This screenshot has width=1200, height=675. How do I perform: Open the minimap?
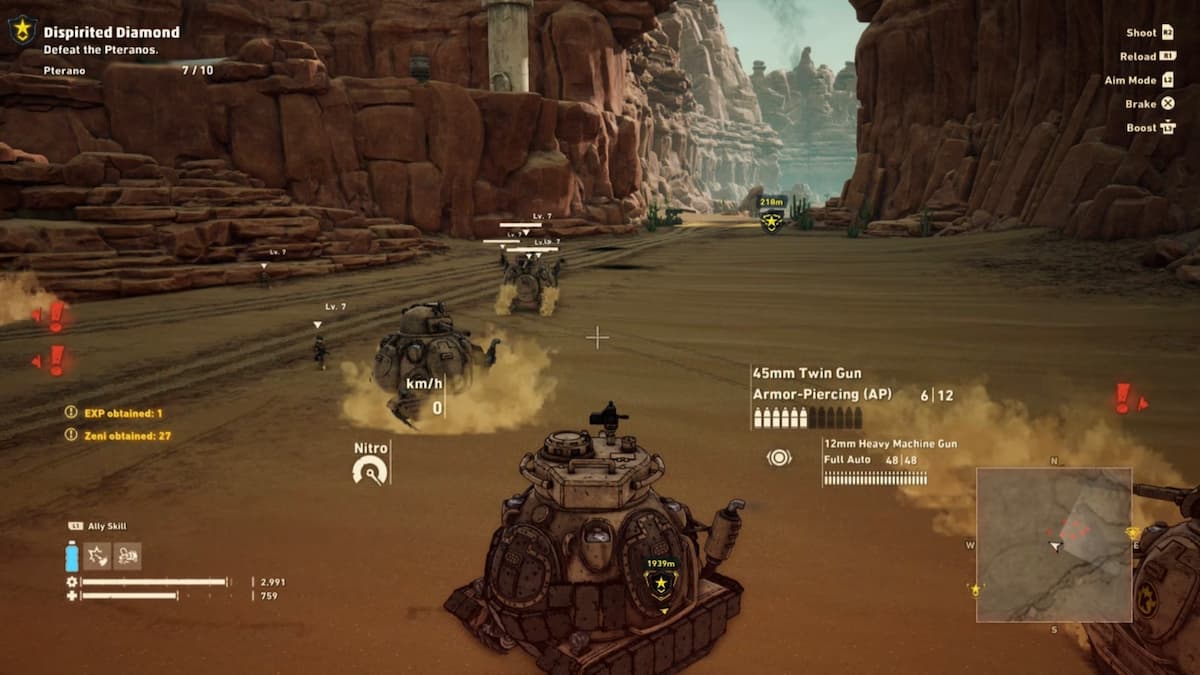[1054, 544]
